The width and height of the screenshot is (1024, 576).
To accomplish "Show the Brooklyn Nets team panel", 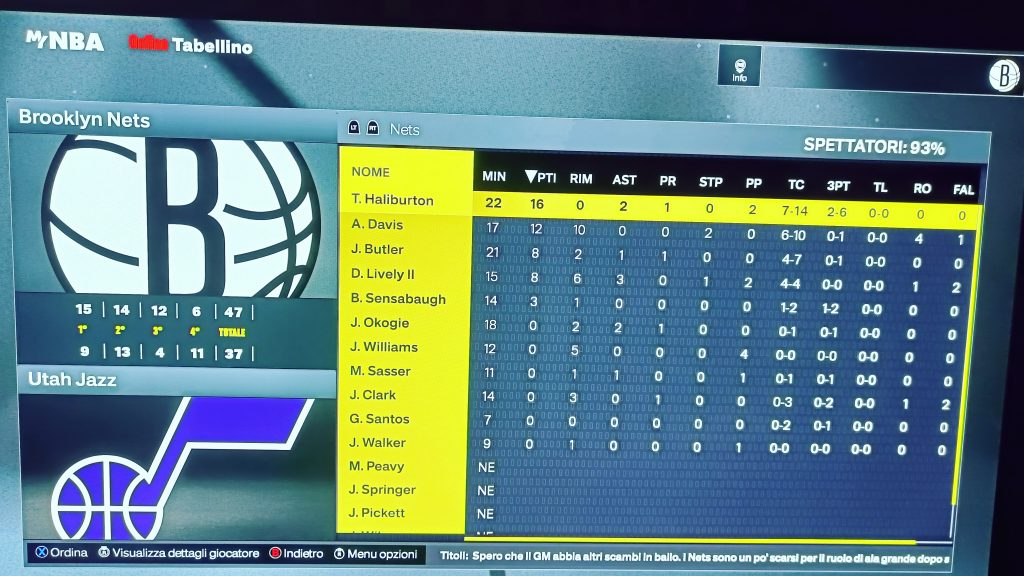I will [85, 120].
